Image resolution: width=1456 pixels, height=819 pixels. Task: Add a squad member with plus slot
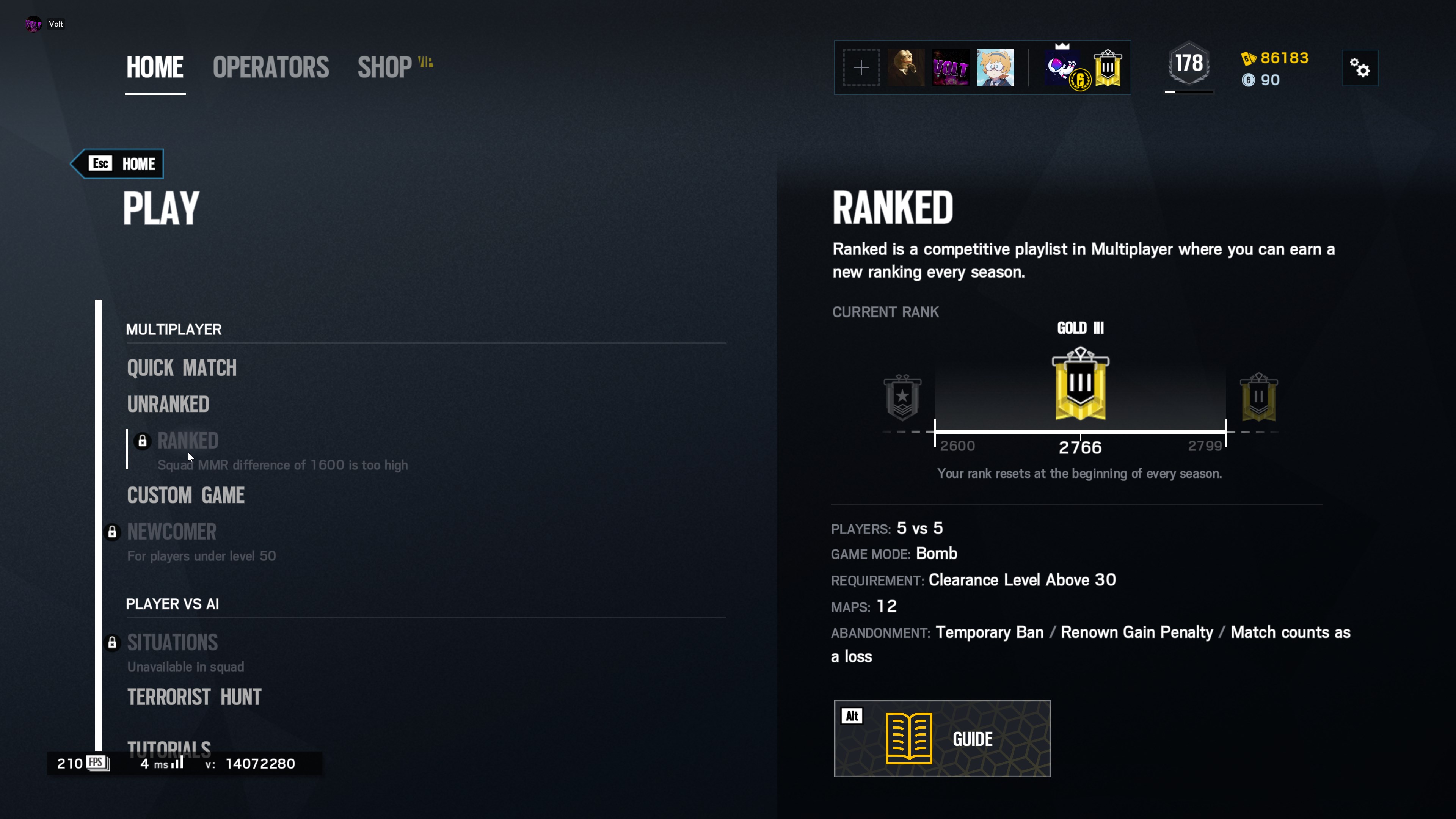[x=861, y=68]
